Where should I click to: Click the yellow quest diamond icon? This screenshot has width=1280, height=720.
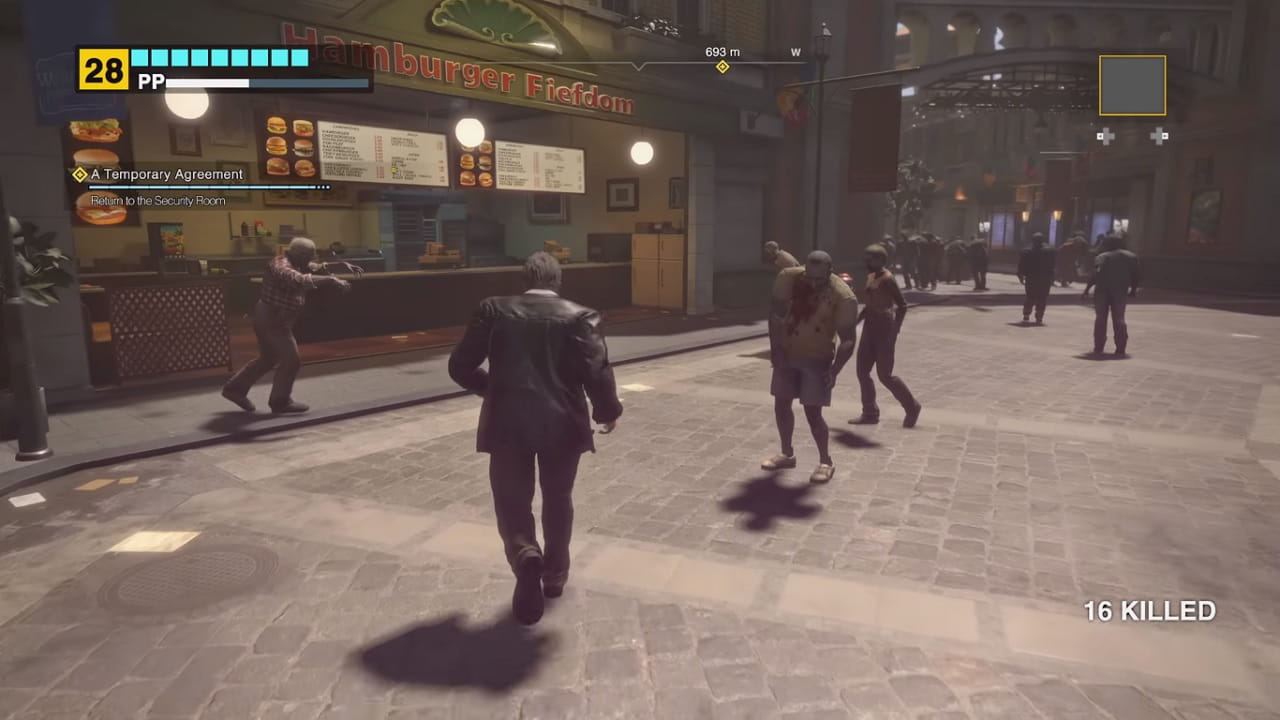point(78,173)
